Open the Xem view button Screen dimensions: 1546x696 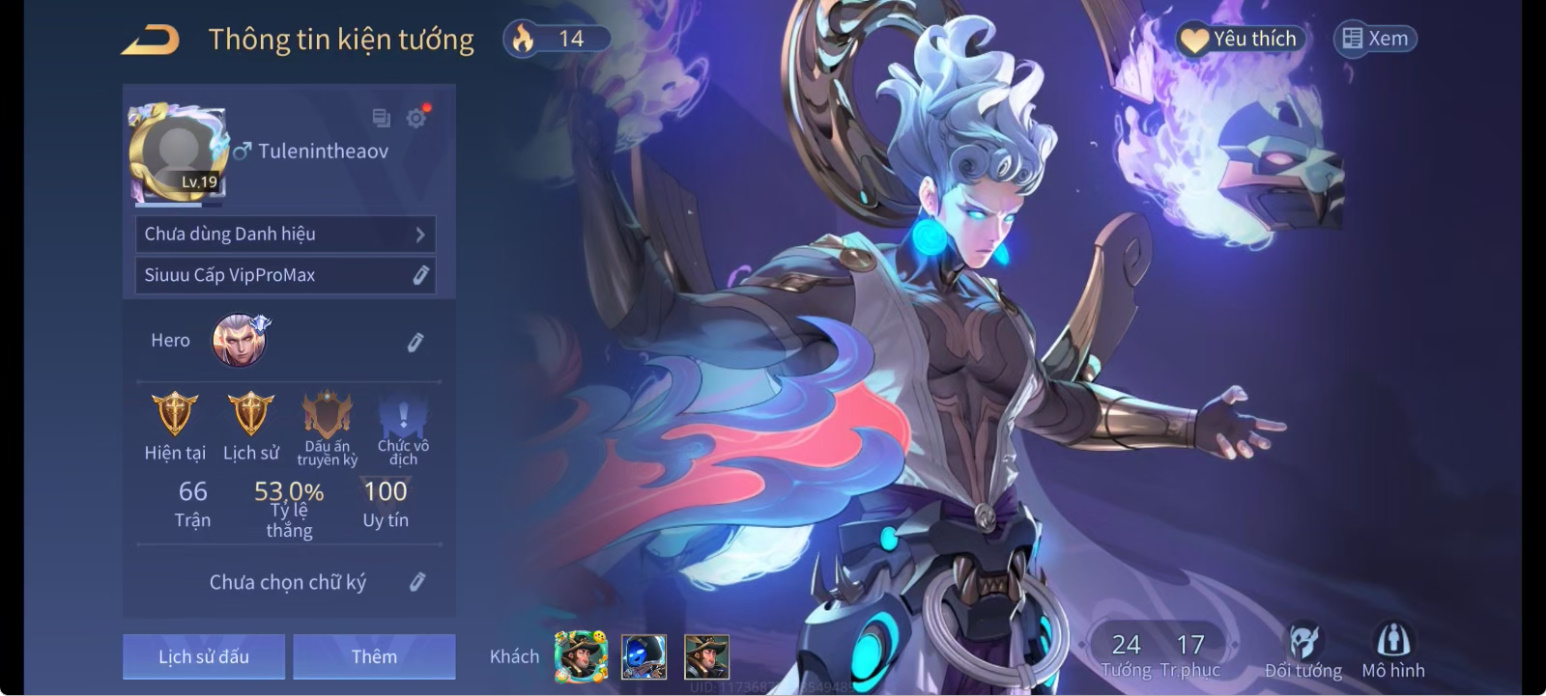pyautogui.click(x=1376, y=39)
